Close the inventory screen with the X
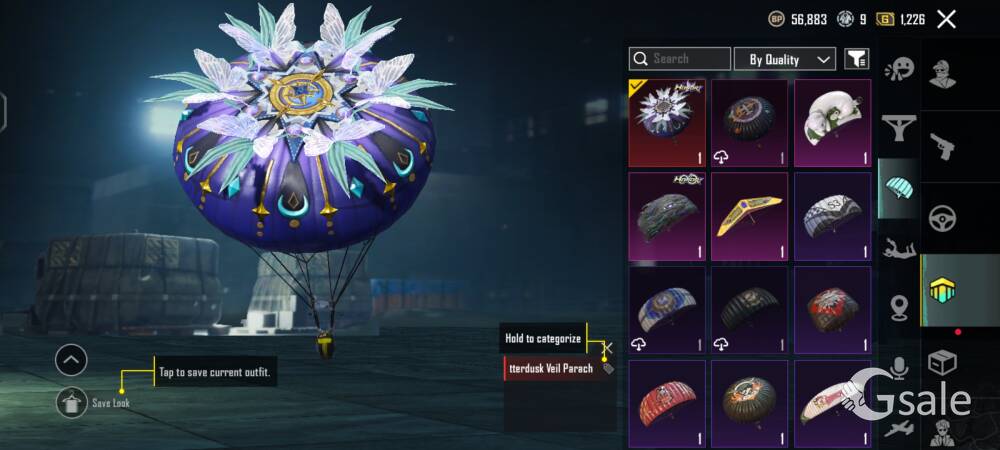The image size is (1000, 450). (946, 18)
